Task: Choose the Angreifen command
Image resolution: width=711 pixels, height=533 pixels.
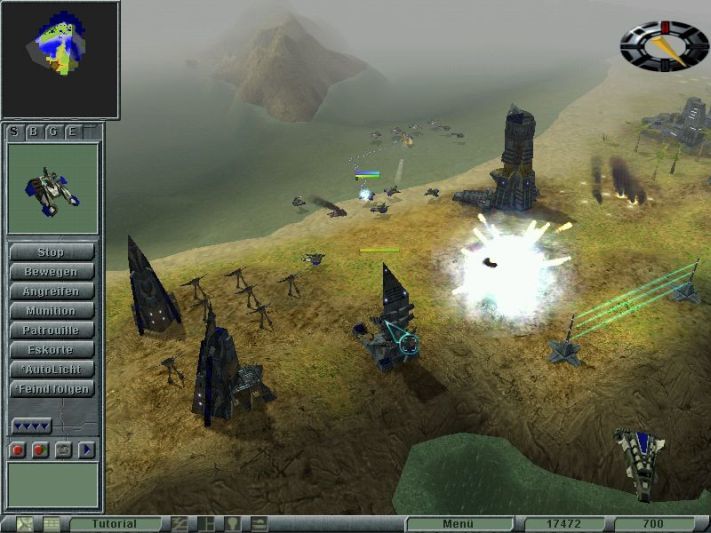Action: (51, 291)
